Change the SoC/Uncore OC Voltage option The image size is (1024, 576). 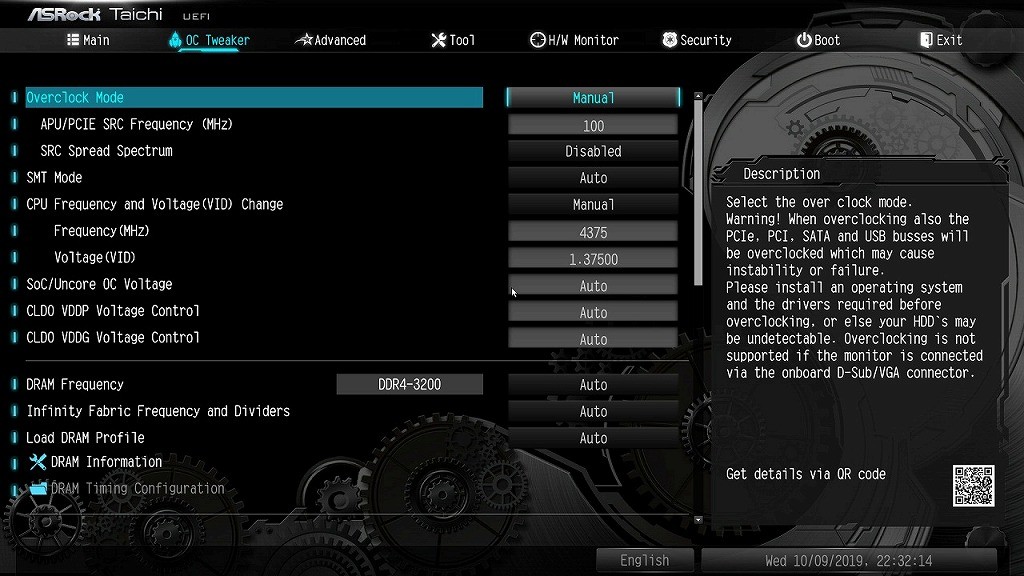(593, 286)
